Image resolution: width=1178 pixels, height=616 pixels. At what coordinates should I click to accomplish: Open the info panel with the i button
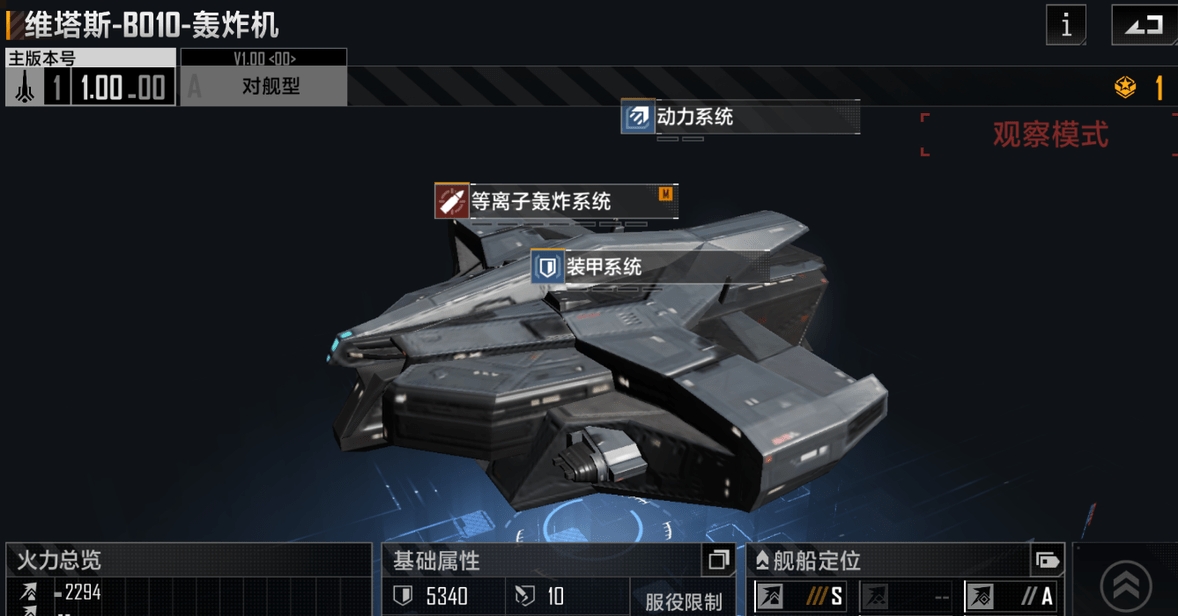click(x=1065, y=25)
